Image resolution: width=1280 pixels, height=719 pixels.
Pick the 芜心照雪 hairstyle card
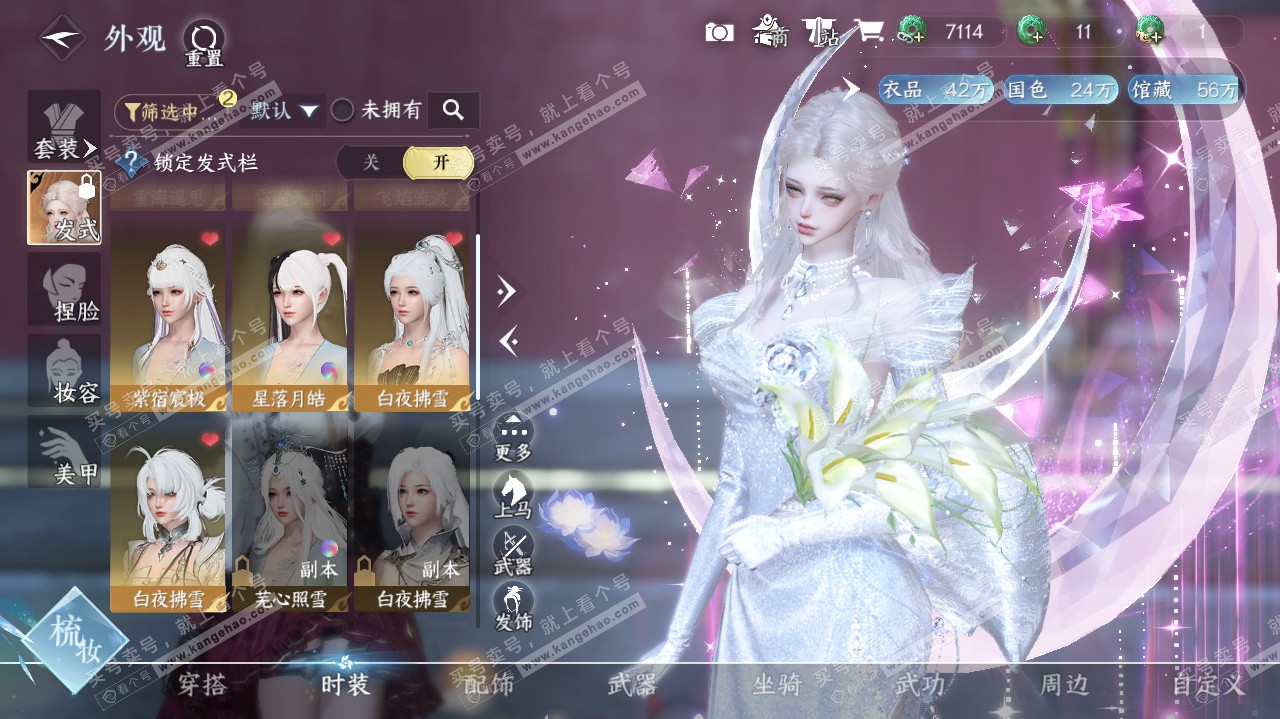(x=289, y=520)
